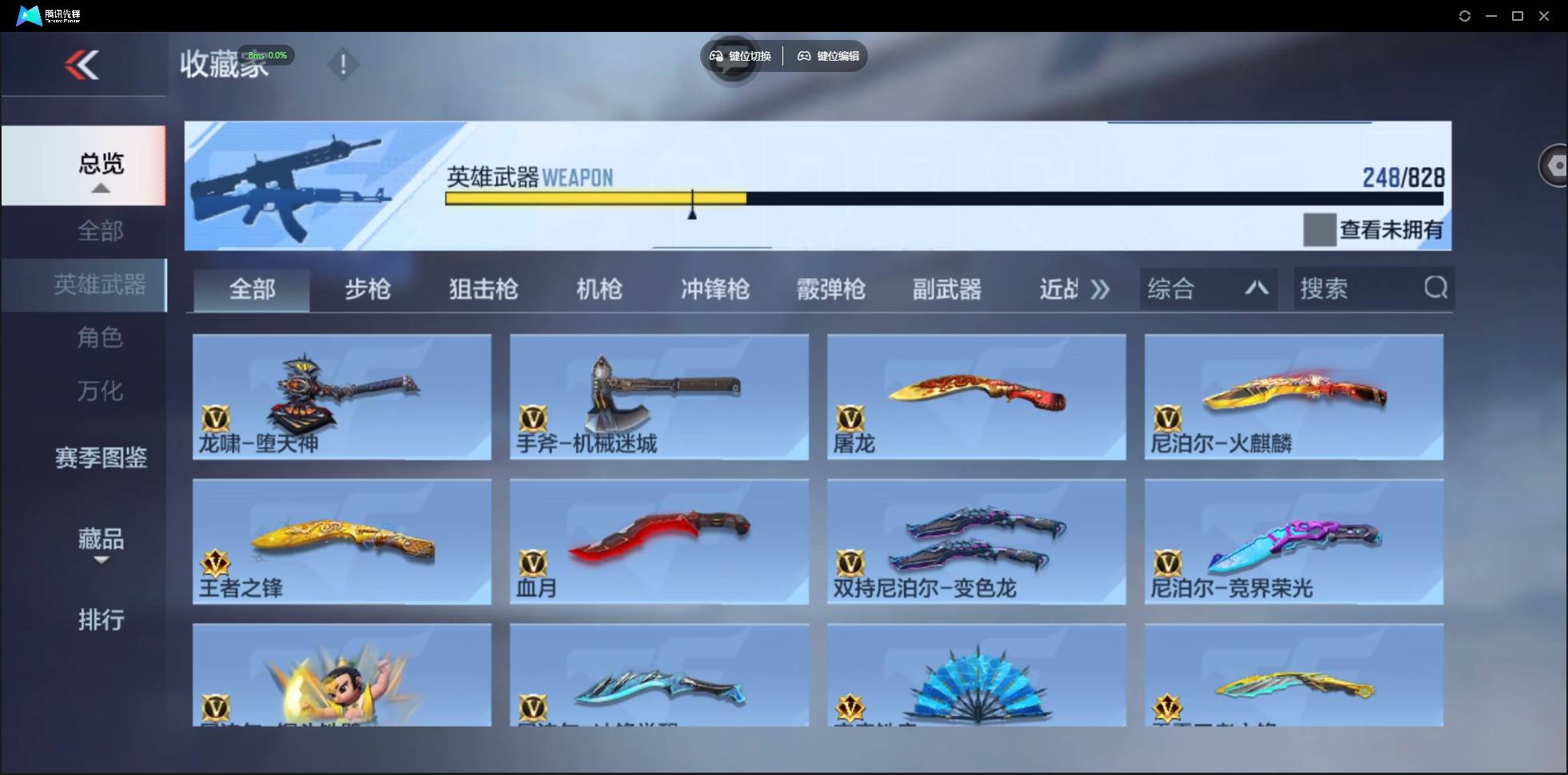Select the 英雄武器 sidebar category
The height and width of the screenshot is (775, 1568).
pyautogui.click(x=101, y=284)
